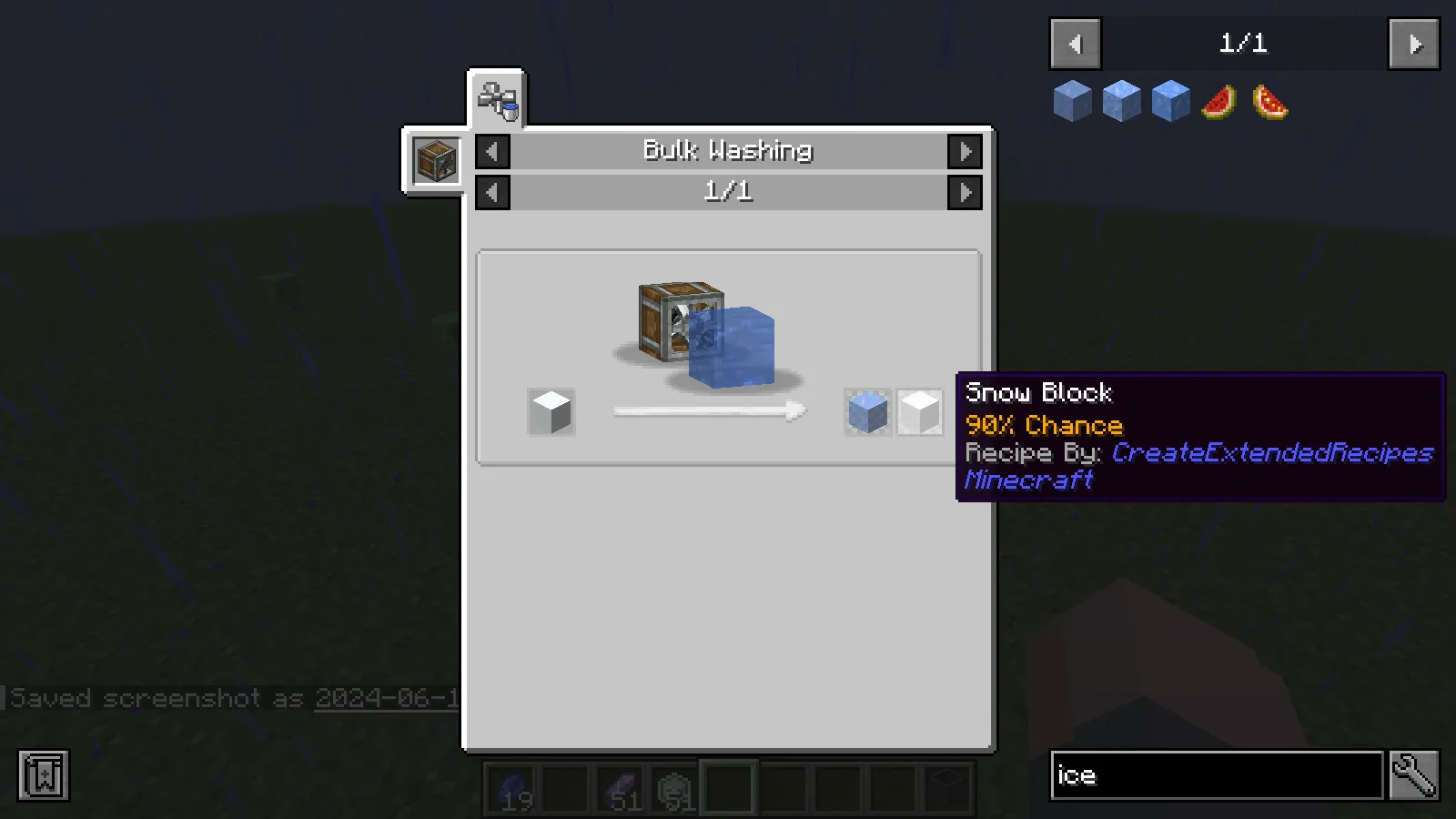This screenshot has height=819, width=1456.
Task: Click the encased fan block icon beside the title
Action: point(435,158)
